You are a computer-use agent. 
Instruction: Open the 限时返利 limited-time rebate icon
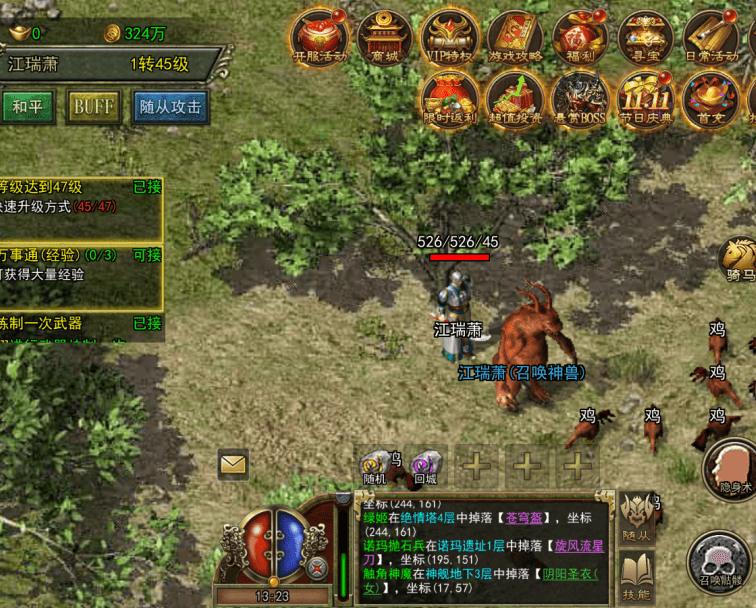point(450,100)
